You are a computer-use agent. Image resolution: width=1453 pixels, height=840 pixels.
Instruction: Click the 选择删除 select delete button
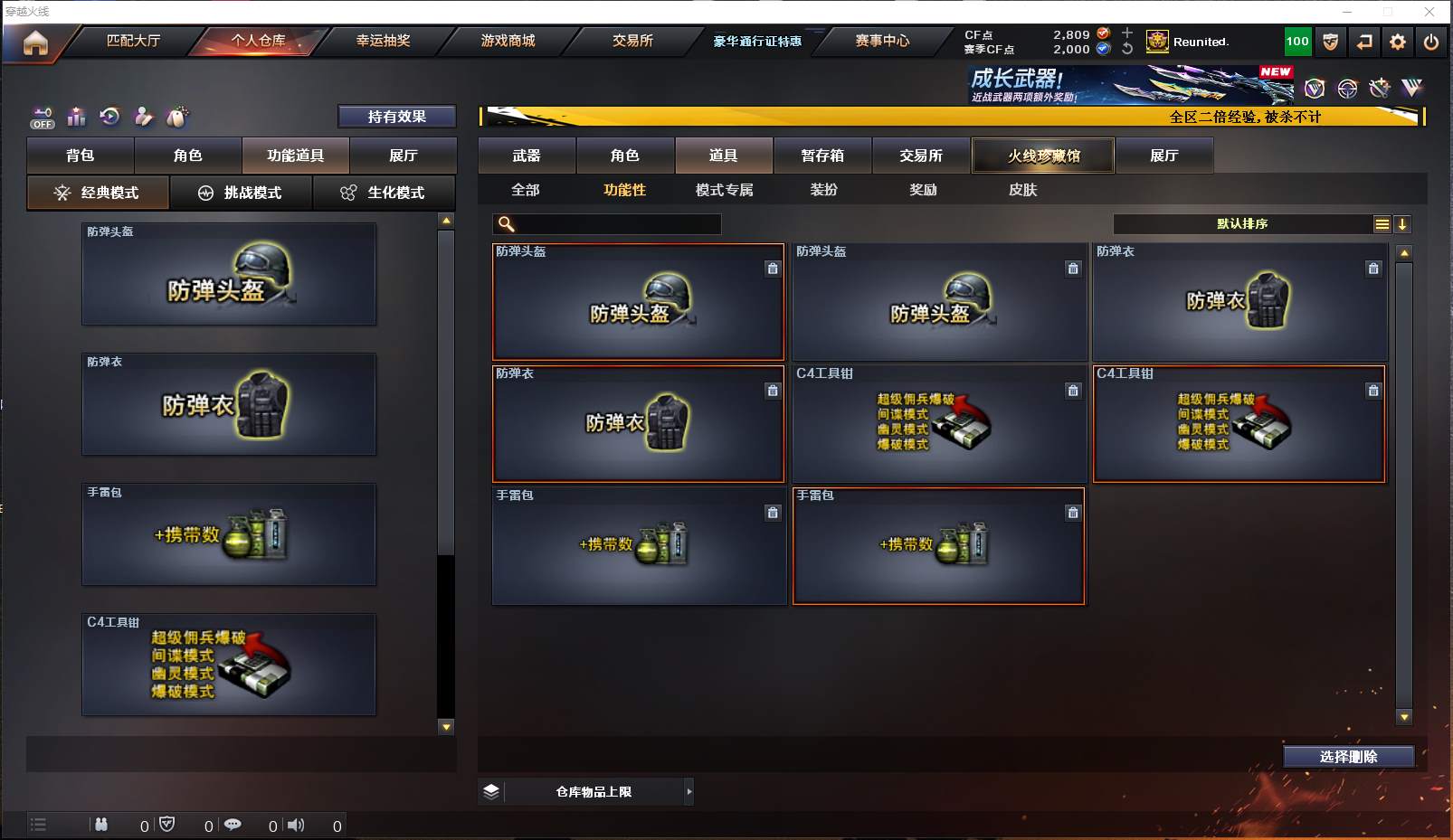tap(1348, 757)
